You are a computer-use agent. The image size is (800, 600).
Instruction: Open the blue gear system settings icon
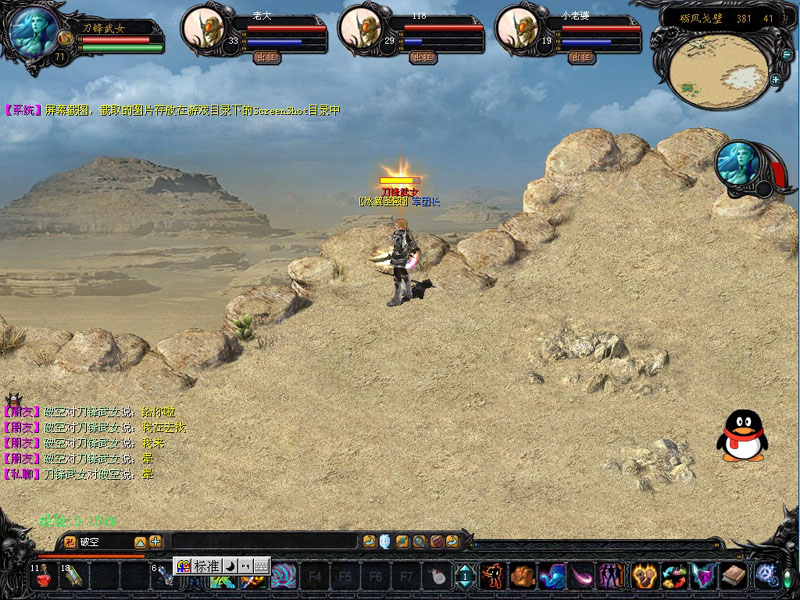pyautogui.click(x=766, y=575)
